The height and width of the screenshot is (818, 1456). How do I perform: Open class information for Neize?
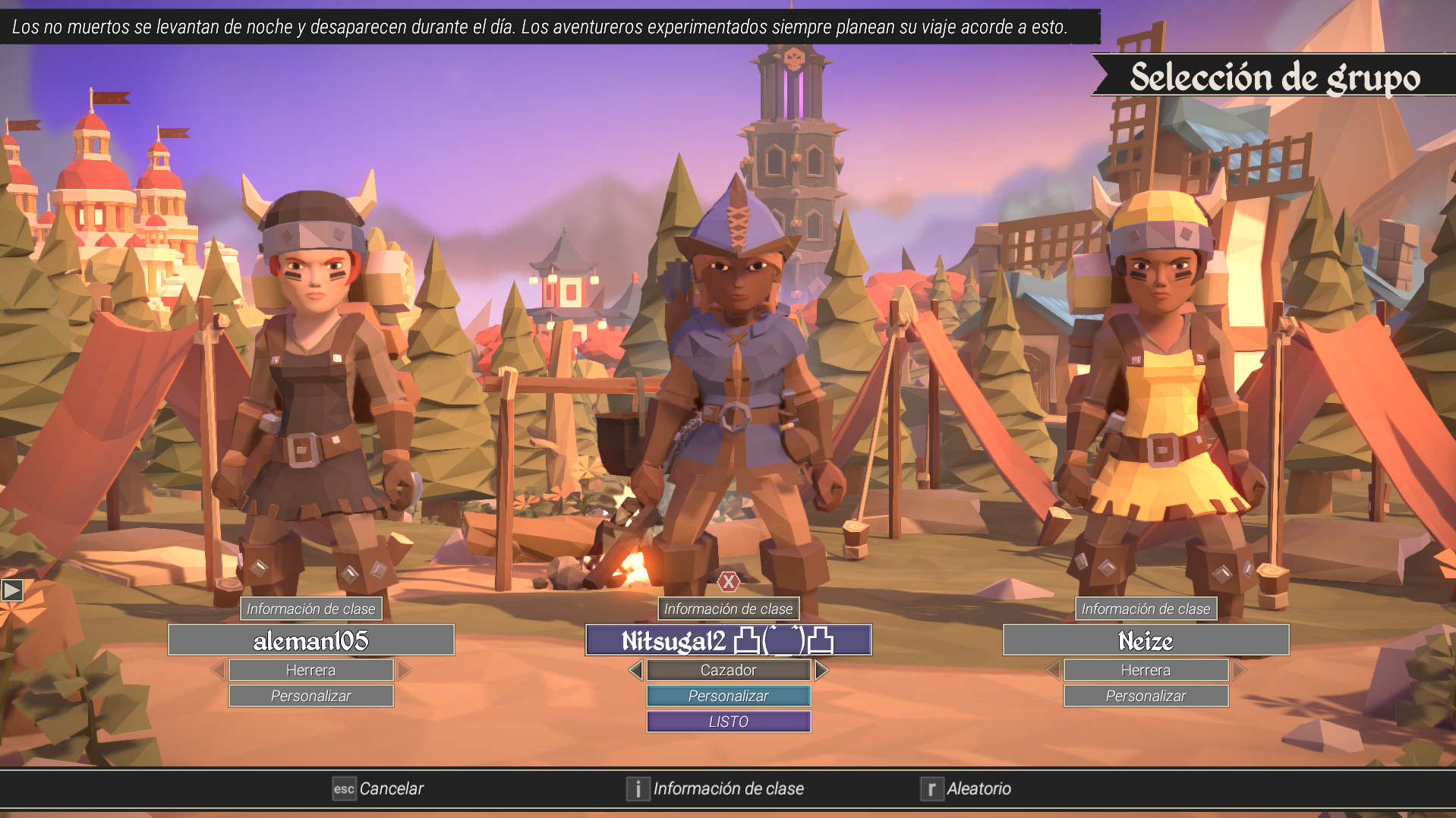click(1146, 609)
